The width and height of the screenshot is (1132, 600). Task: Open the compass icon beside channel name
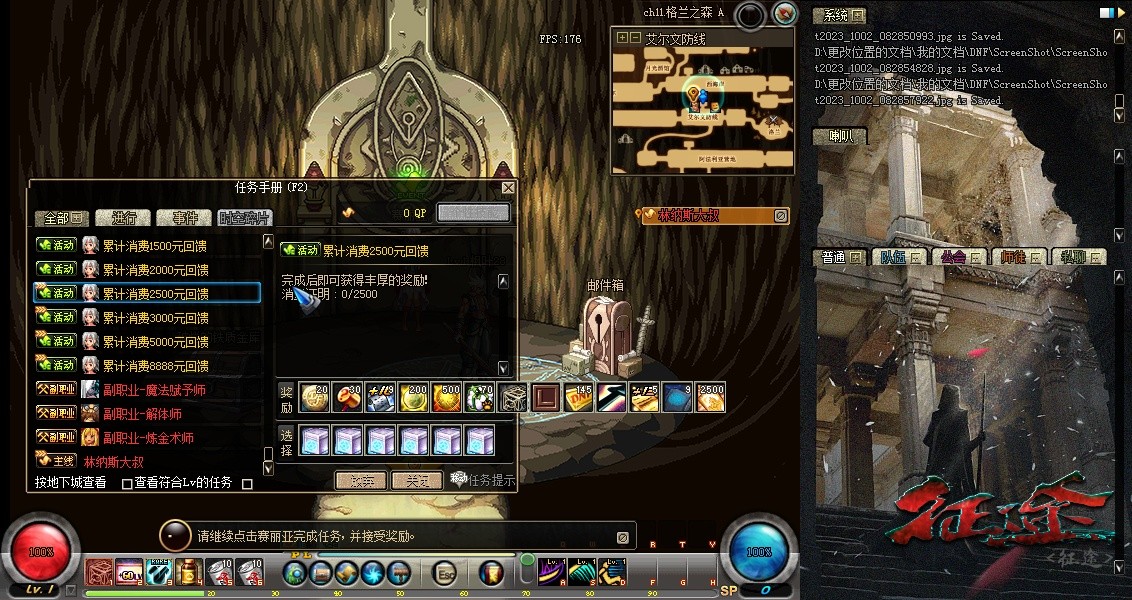click(785, 14)
